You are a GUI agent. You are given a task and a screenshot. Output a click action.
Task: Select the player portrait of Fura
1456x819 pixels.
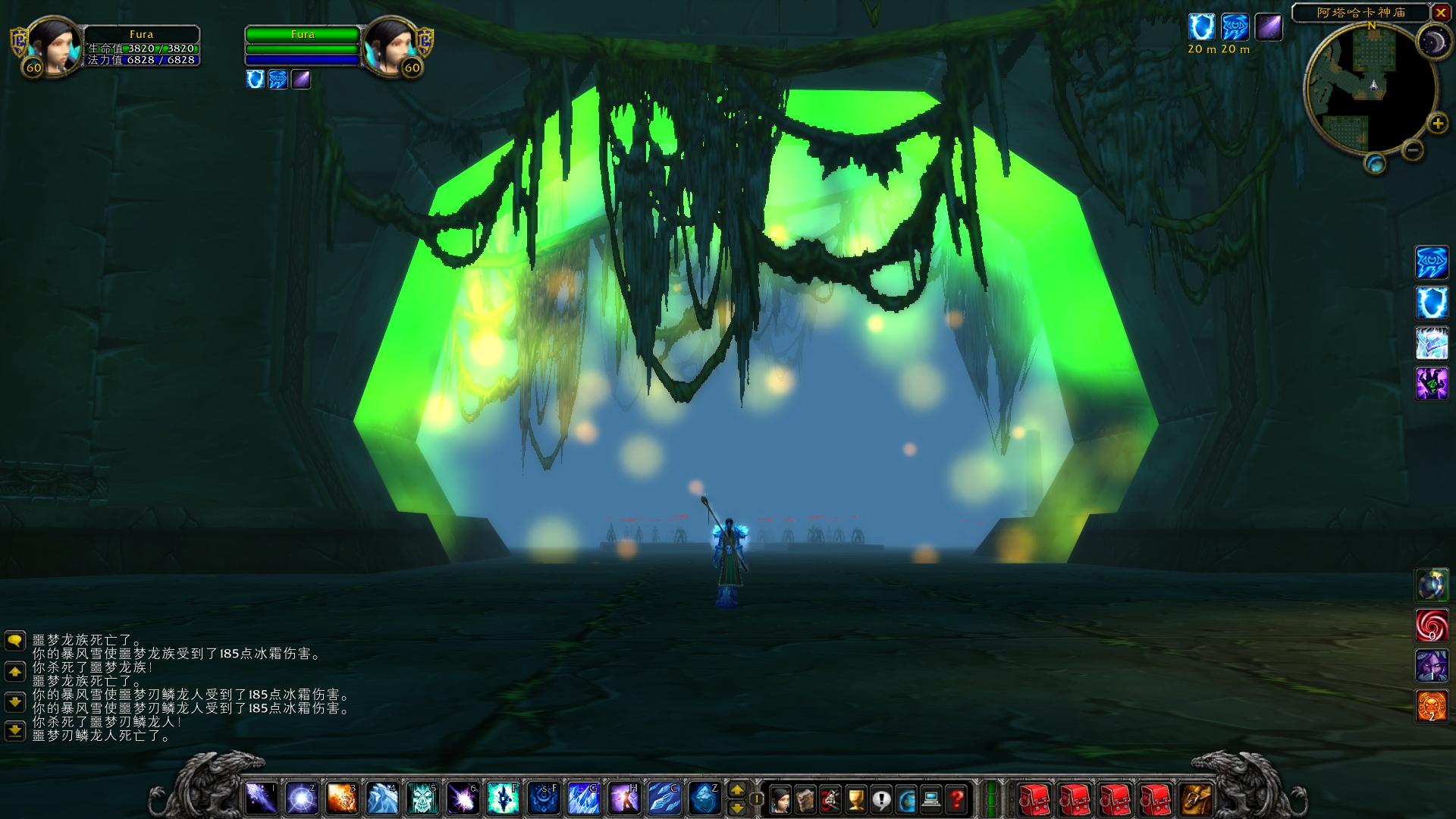(53, 47)
